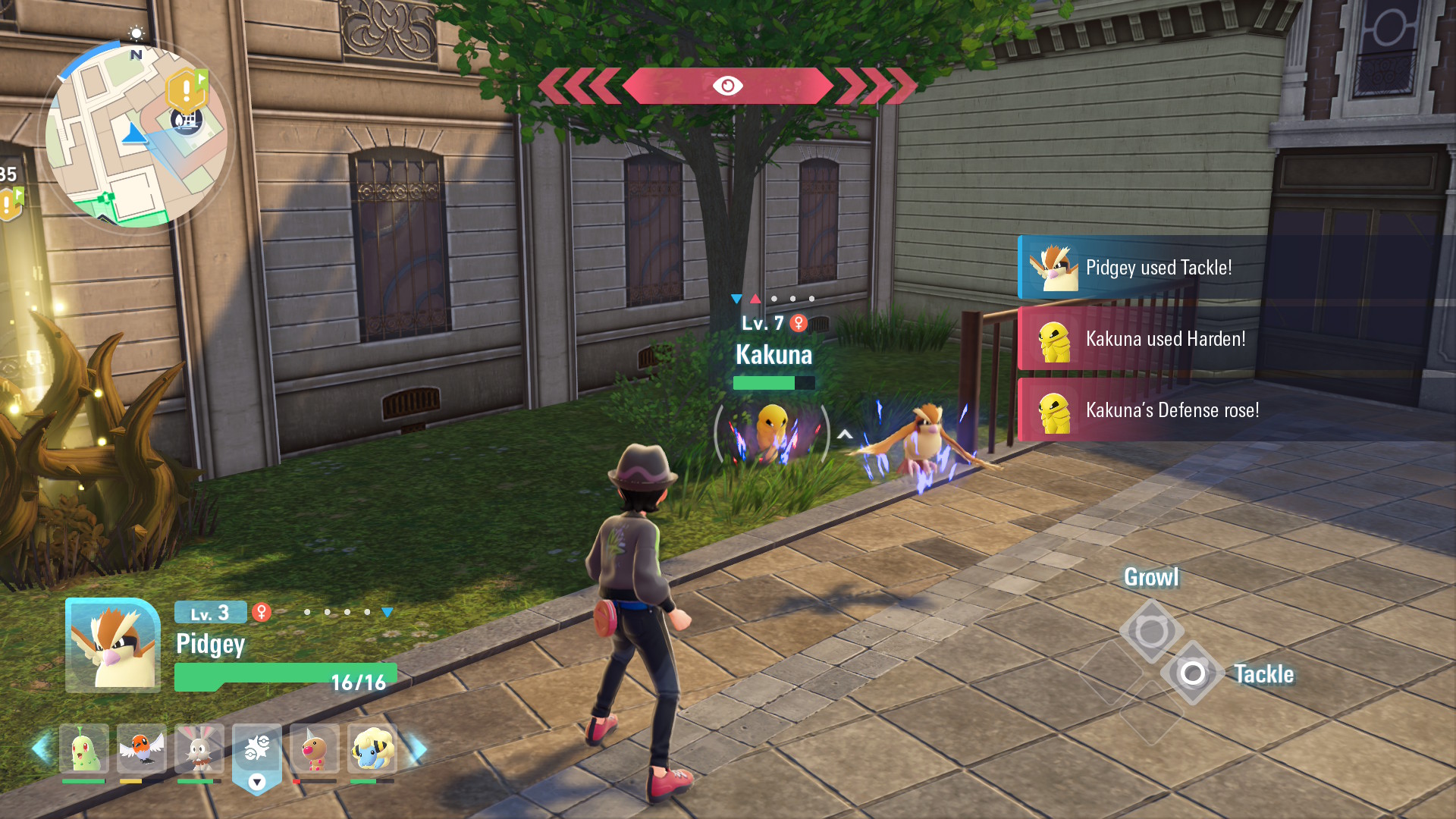The width and height of the screenshot is (1456, 819).
Task: Open the circular minimap
Action: point(136,136)
